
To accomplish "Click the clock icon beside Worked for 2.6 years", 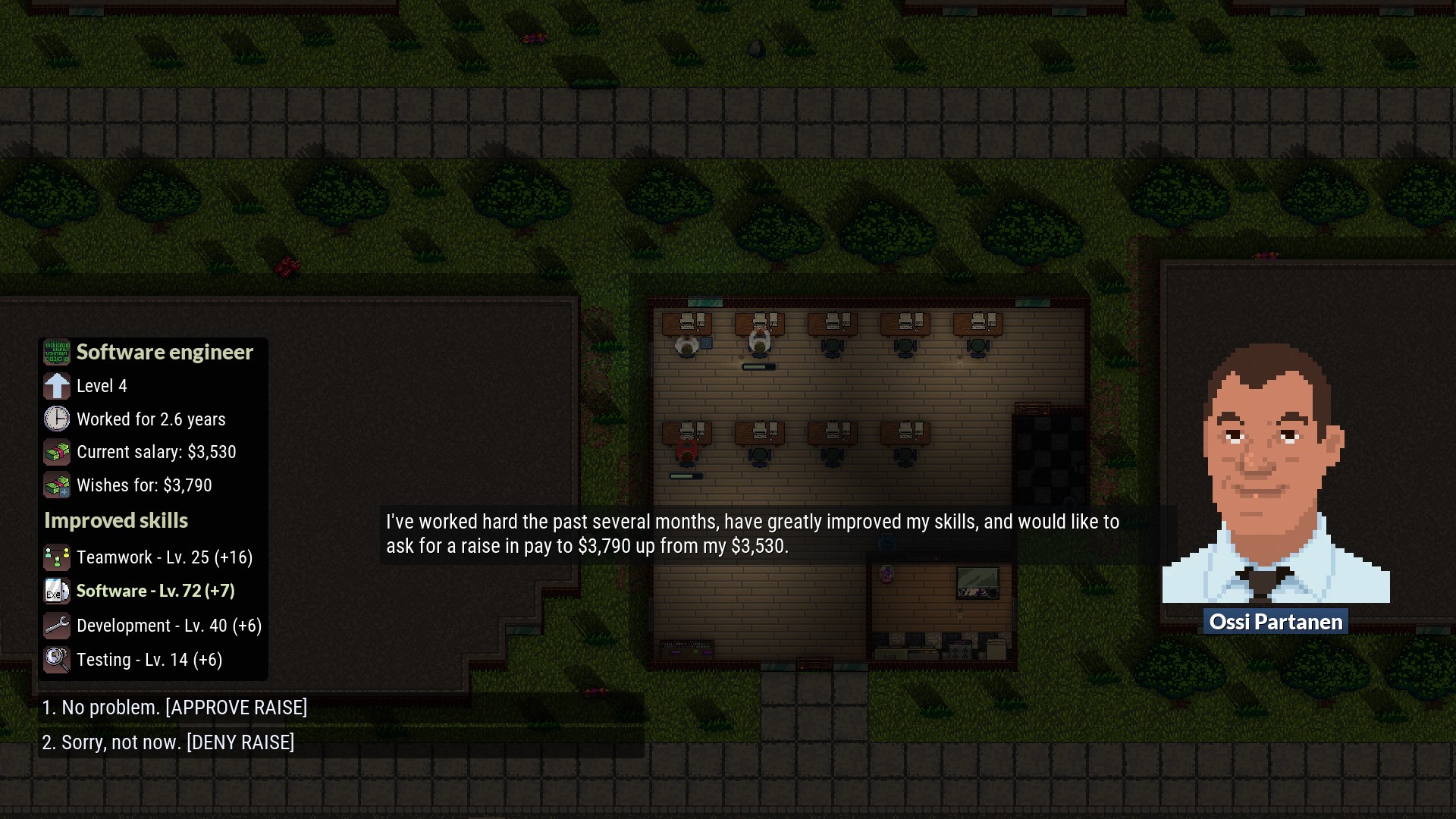I will (56, 419).
